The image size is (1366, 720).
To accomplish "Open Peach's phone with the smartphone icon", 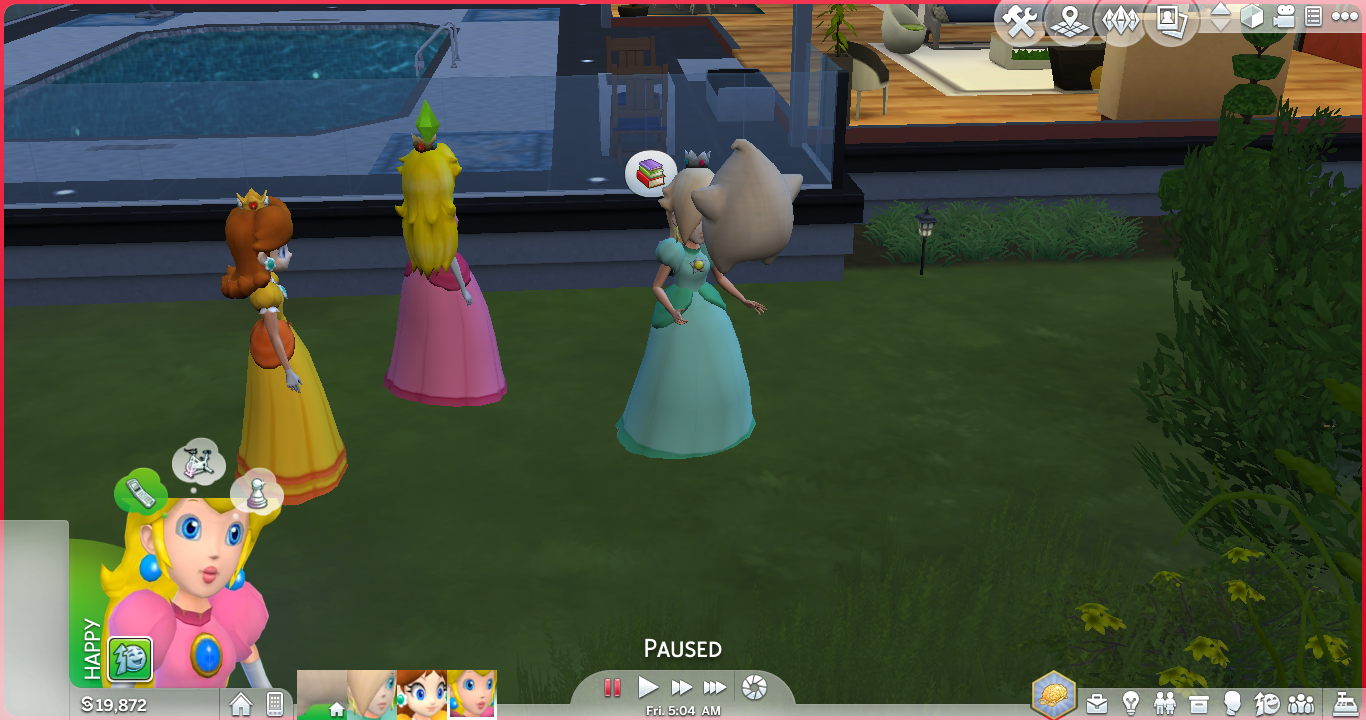I will [274, 704].
